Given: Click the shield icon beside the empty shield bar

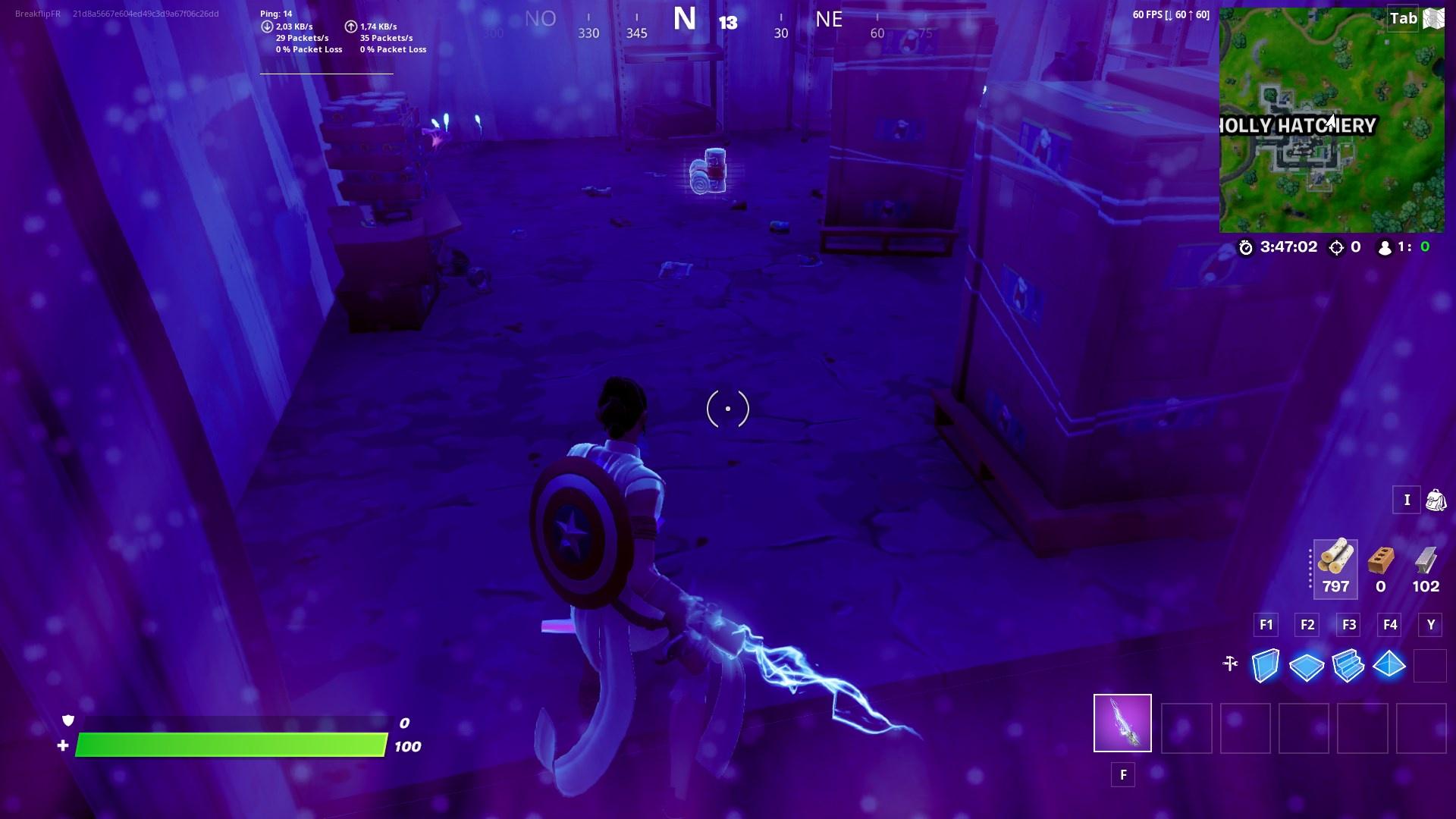Looking at the screenshot, I should pos(67,722).
